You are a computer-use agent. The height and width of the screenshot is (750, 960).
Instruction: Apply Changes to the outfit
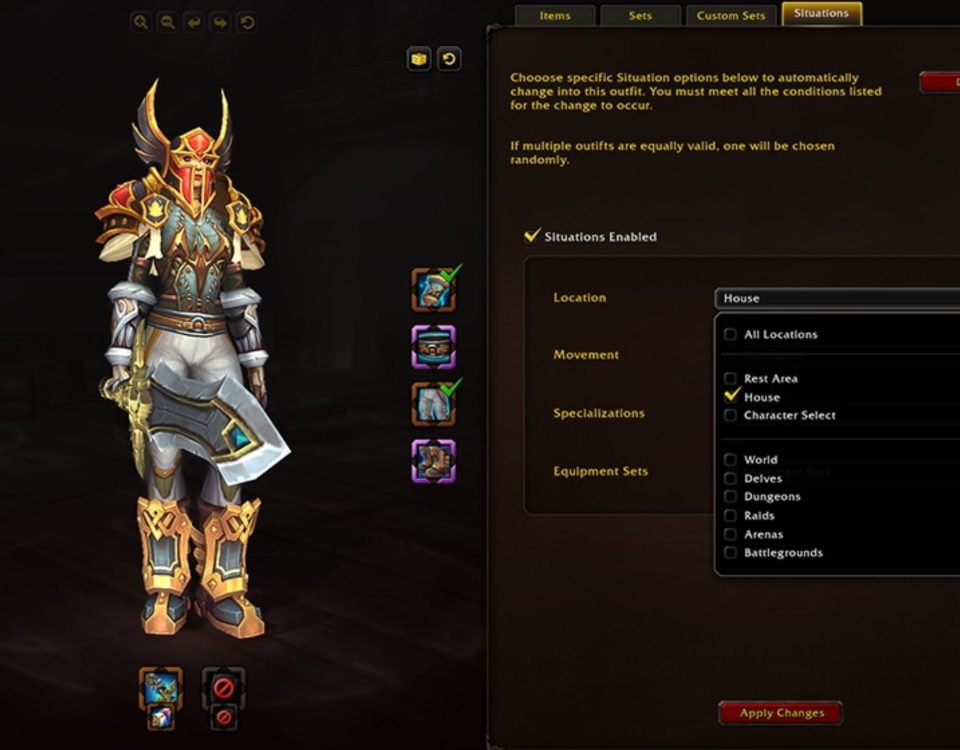pyautogui.click(x=781, y=713)
